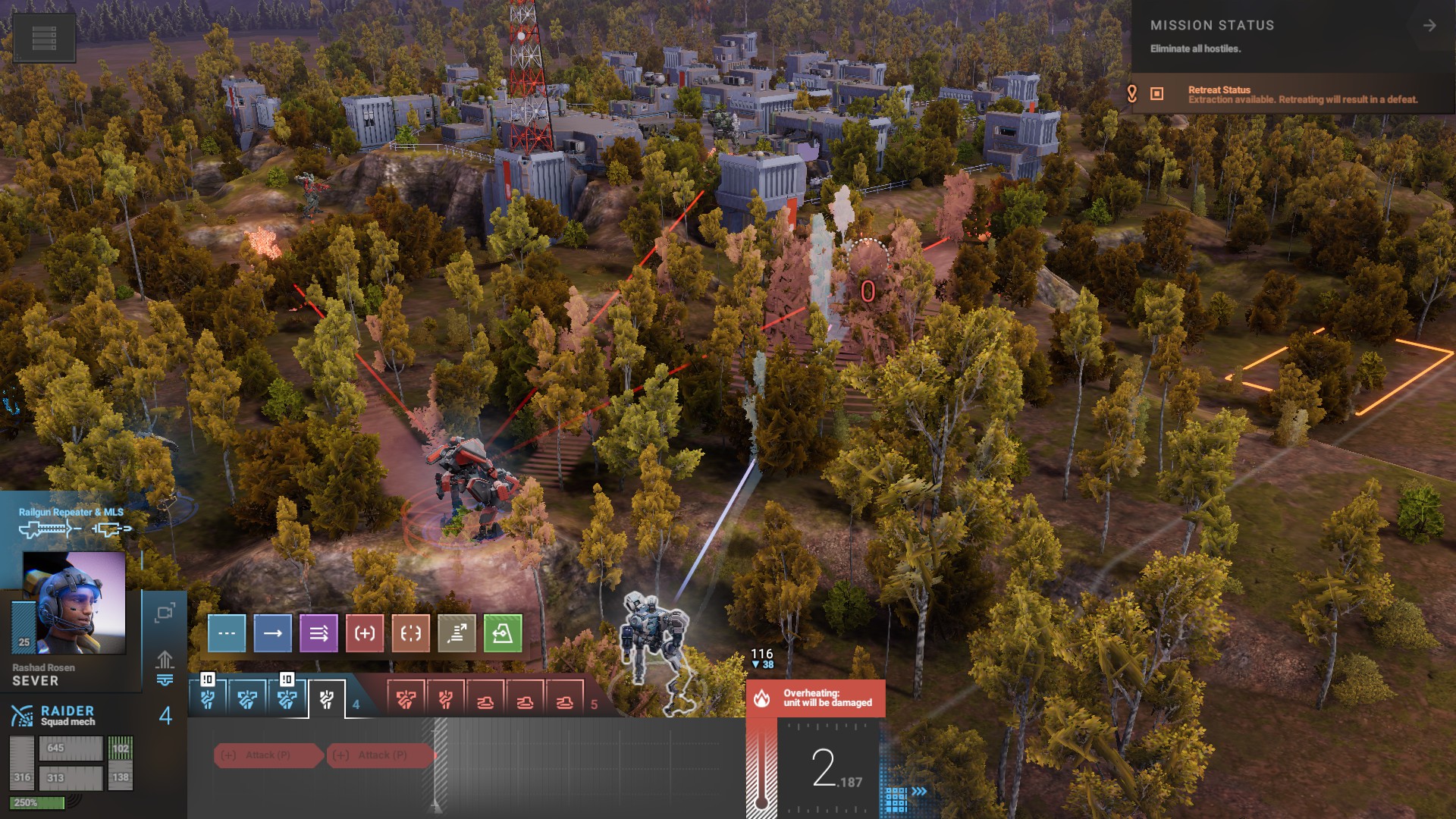Choose the Move action arrow button

(x=273, y=633)
